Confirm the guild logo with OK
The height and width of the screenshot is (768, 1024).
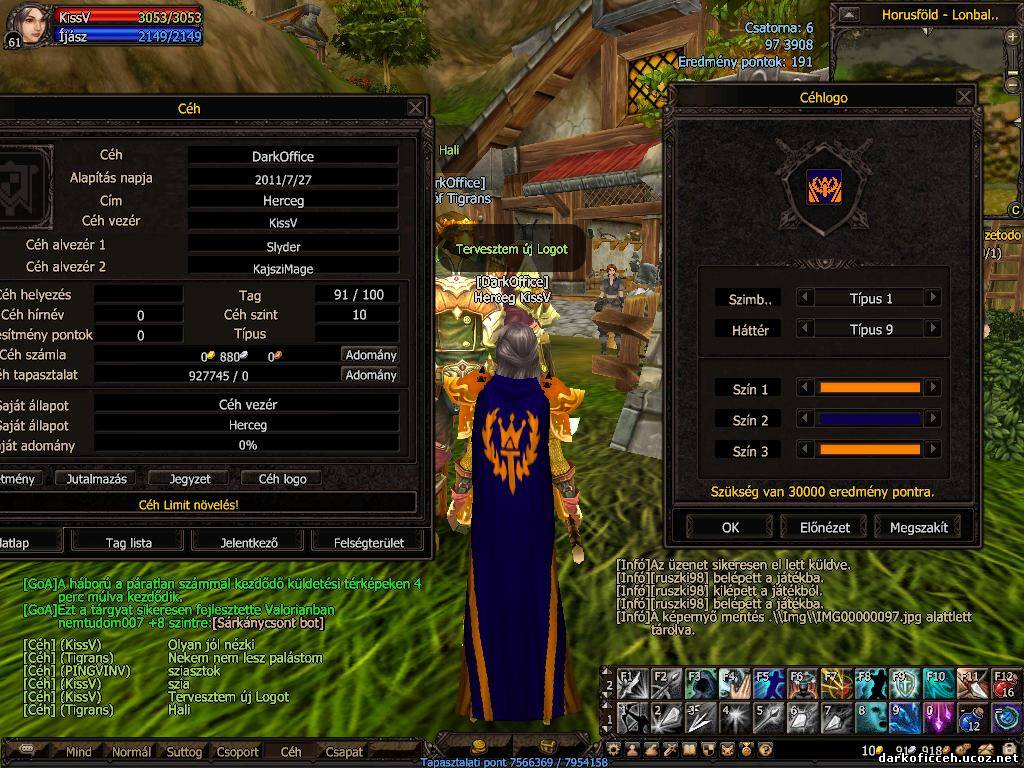(x=730, y=527)
